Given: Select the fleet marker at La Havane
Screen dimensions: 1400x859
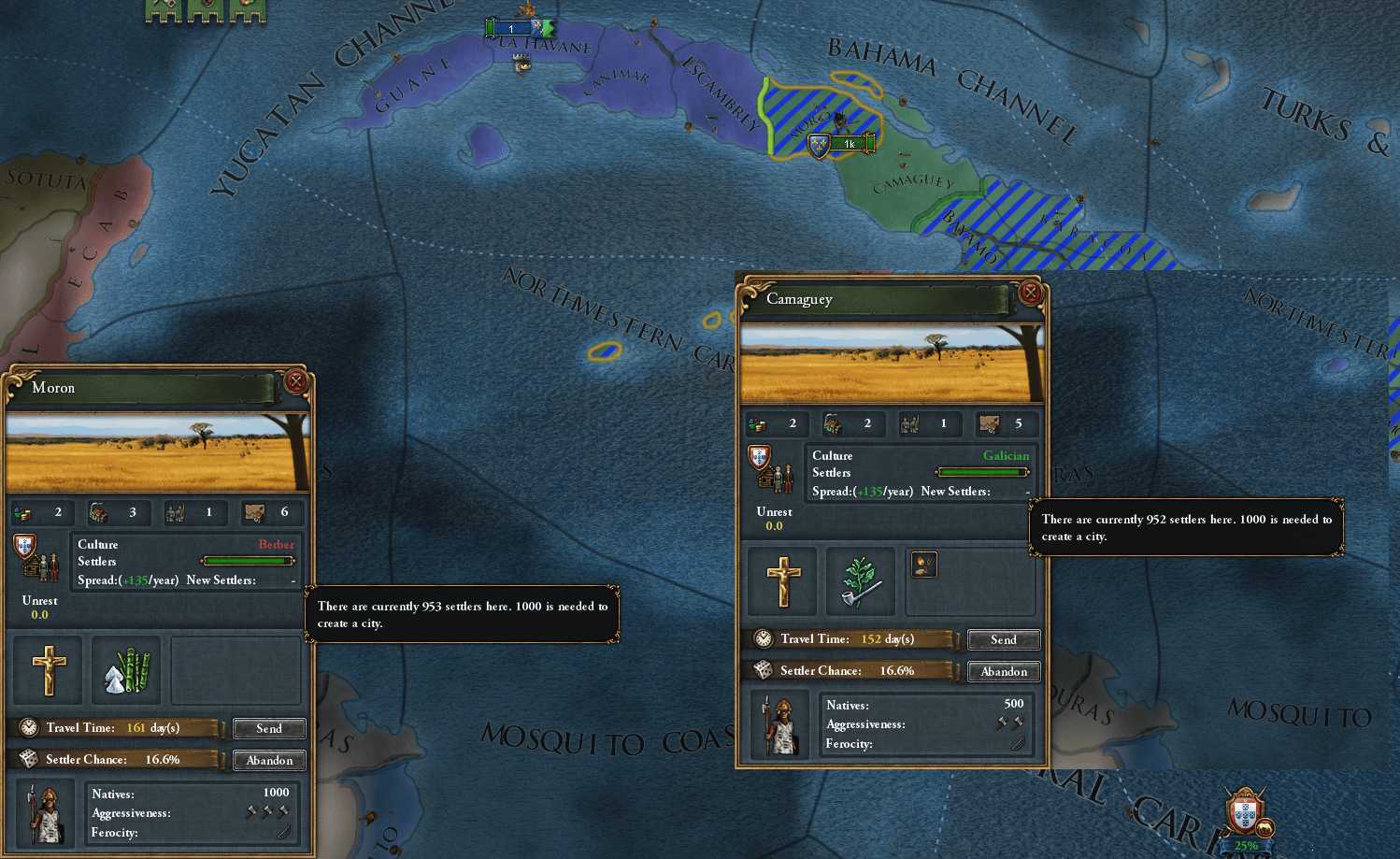Looking at the screenshot, I should click(x=519, y=29).
